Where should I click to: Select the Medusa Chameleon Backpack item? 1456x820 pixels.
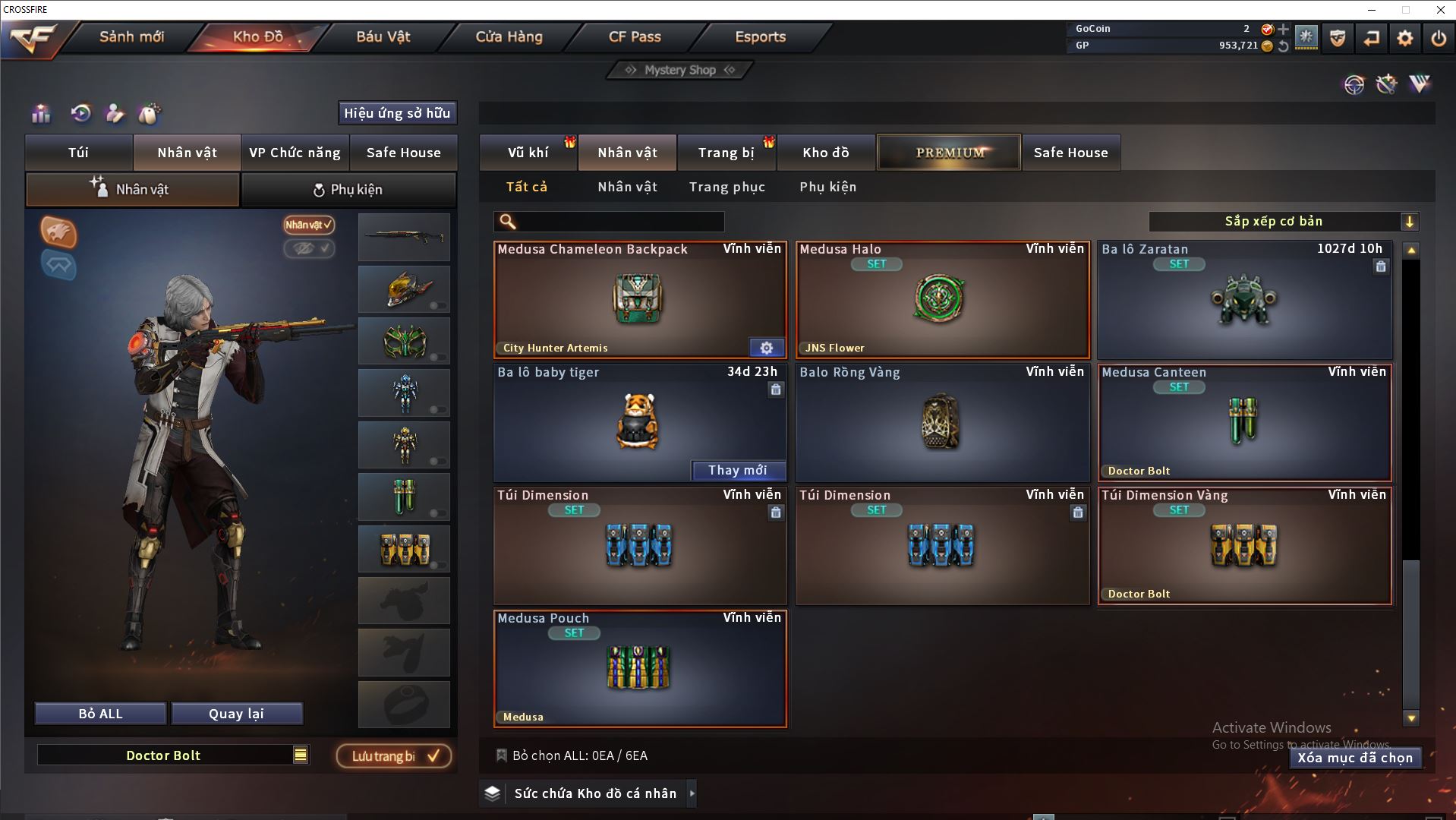coord(639,300)
